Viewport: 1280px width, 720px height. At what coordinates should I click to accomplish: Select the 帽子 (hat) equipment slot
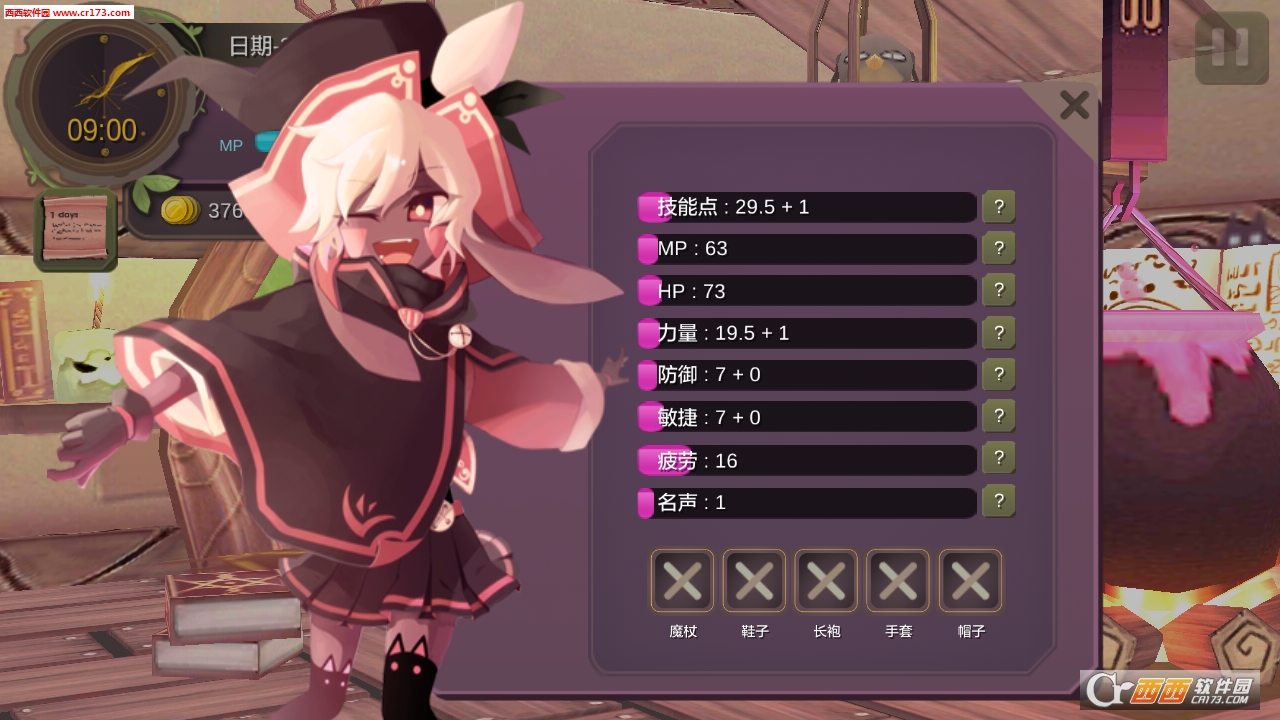point(969,580)
